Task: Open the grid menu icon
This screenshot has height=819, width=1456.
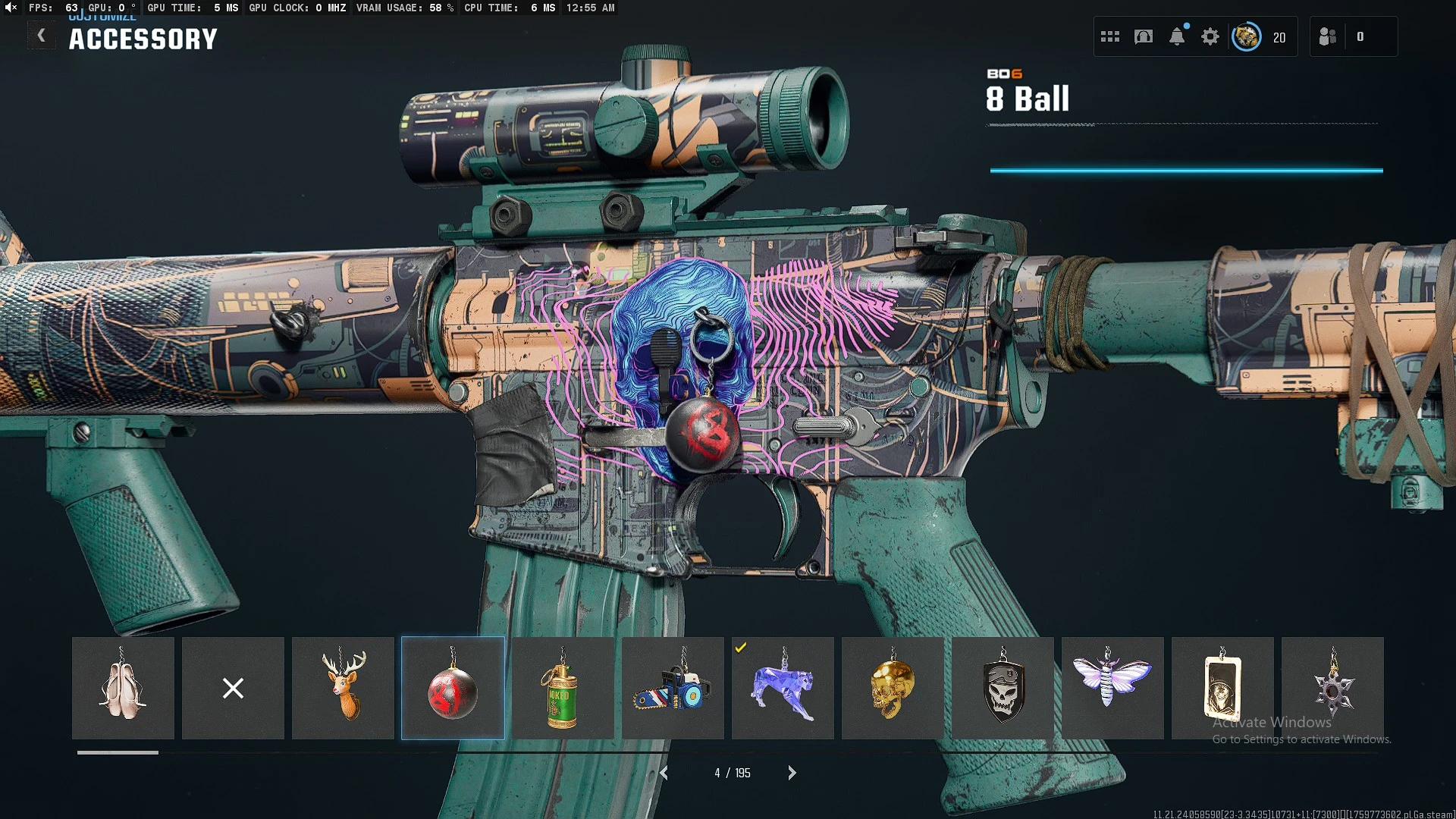Action: tap(1110, 36)
